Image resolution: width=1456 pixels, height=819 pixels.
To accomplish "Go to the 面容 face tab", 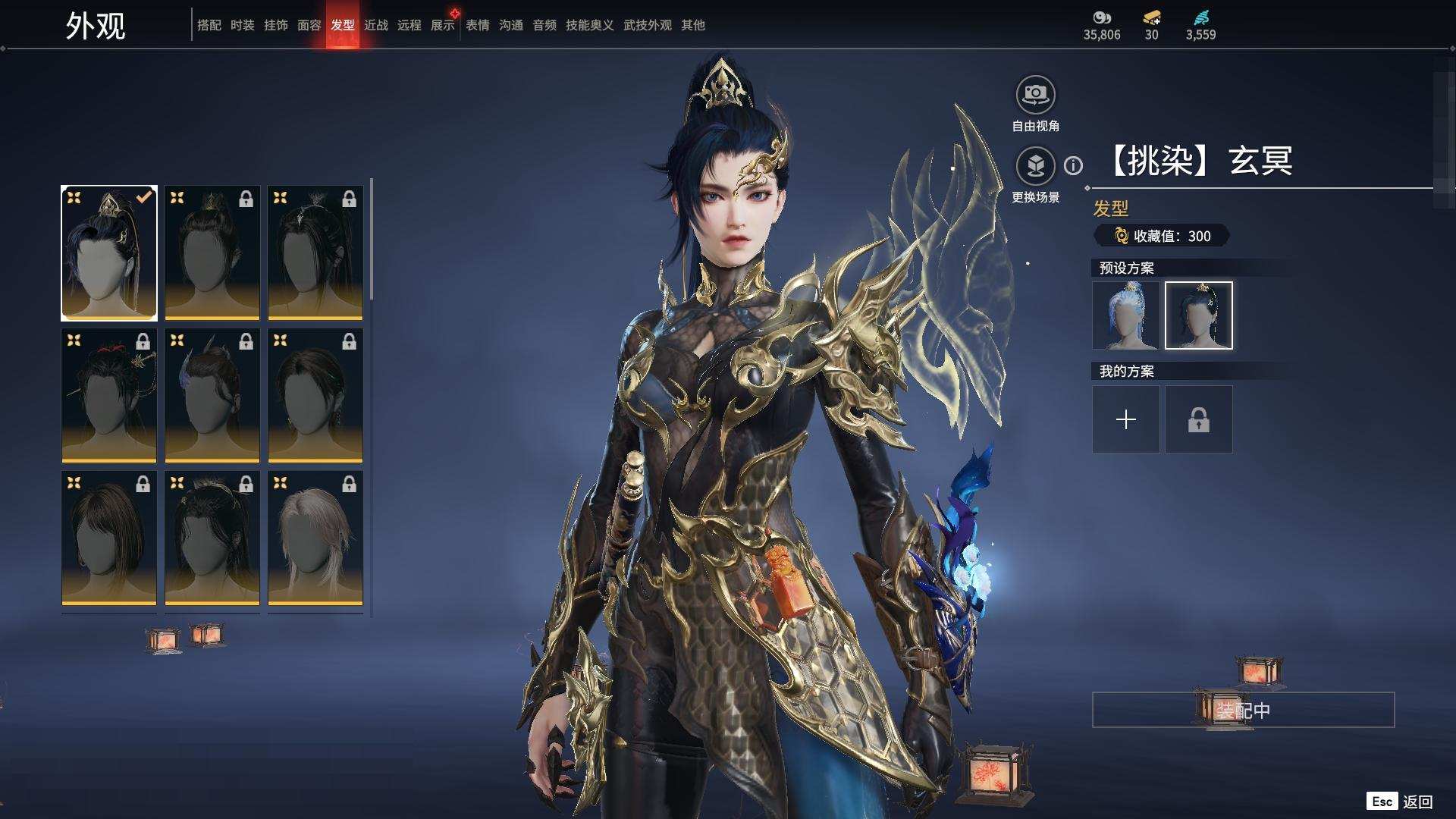I will tap(309, 25).
